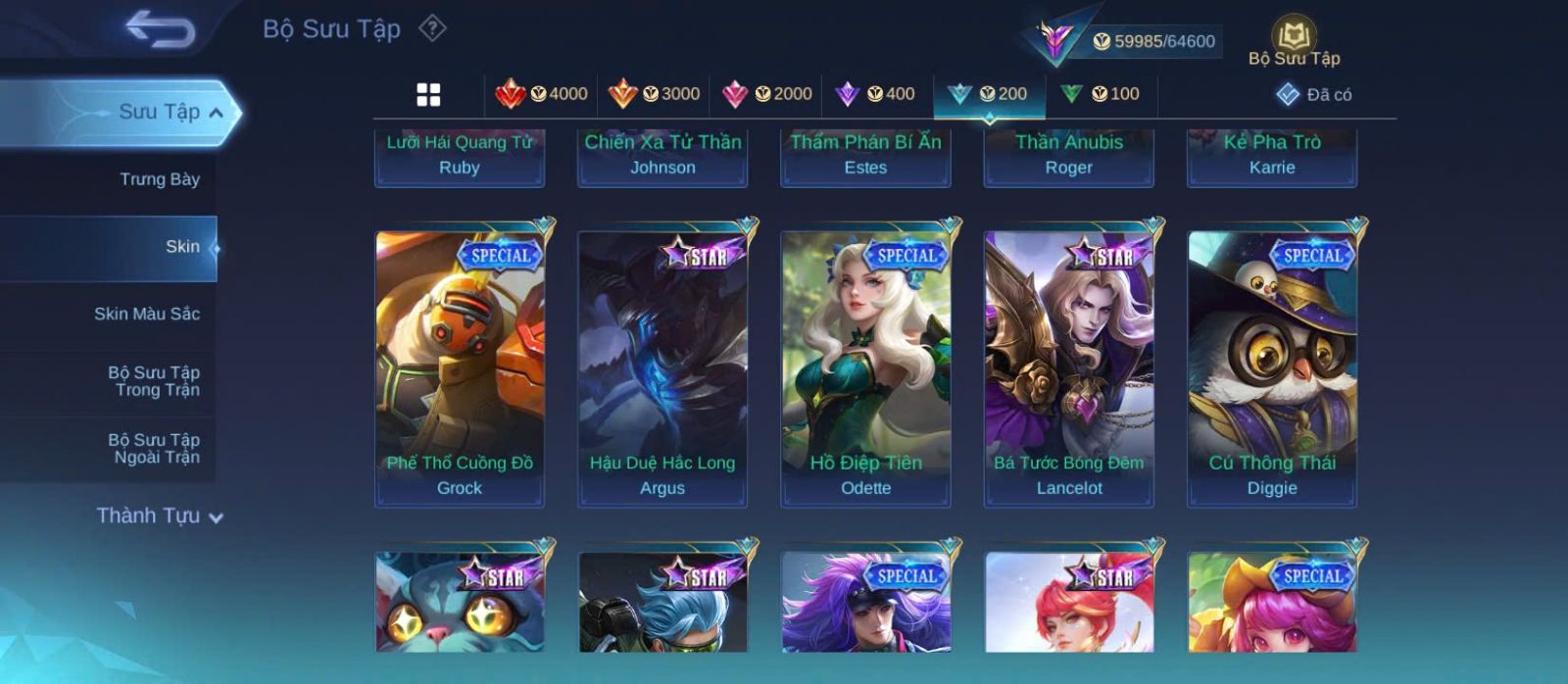This screenshot has width=1568, height=684.
Task: Open Bộ Sưu Tập Ngoài Trận
Action: 154,449
